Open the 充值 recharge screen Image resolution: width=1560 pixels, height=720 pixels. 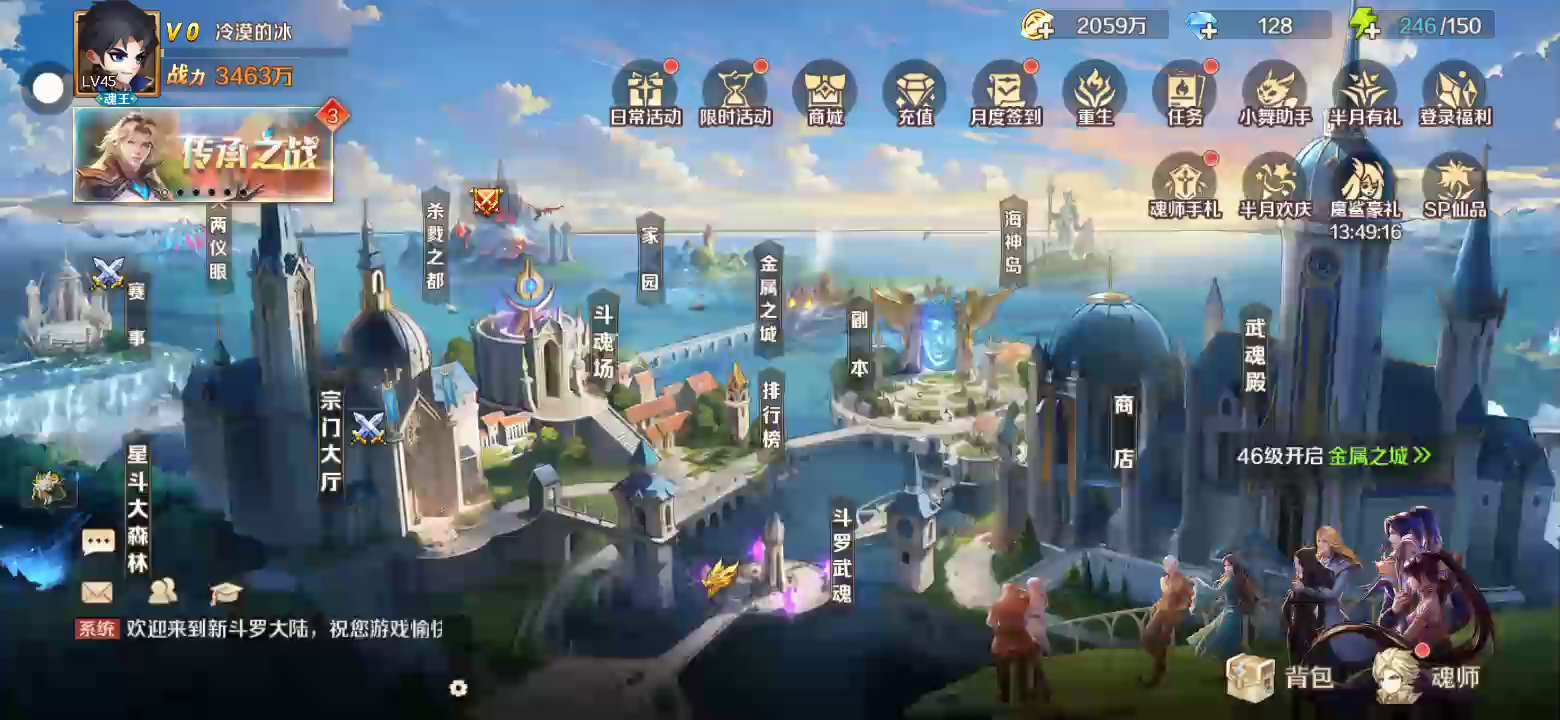coord(915,92)
